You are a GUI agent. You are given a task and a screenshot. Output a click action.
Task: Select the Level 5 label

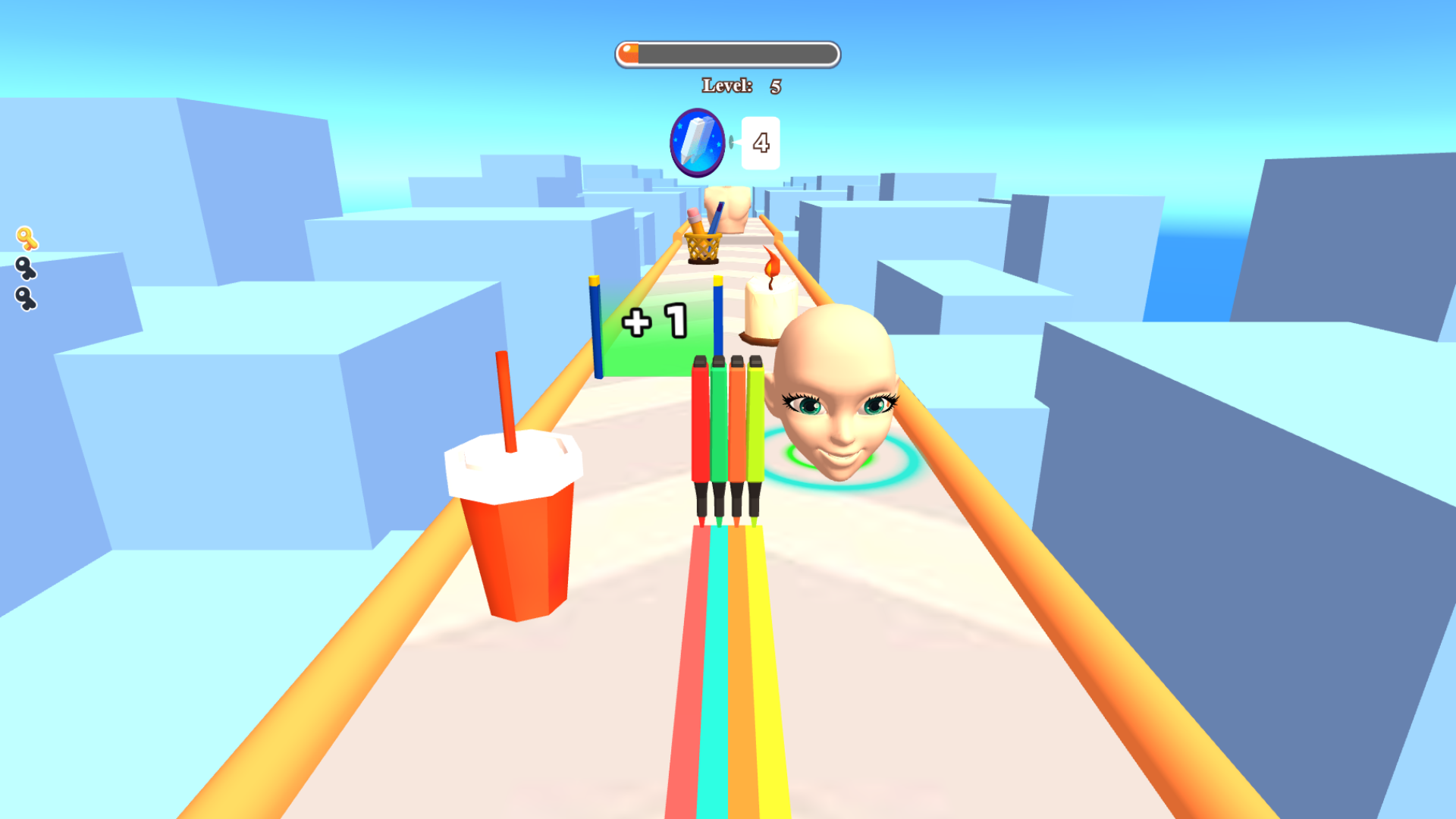pyautogui.click(x=739, y=86)
